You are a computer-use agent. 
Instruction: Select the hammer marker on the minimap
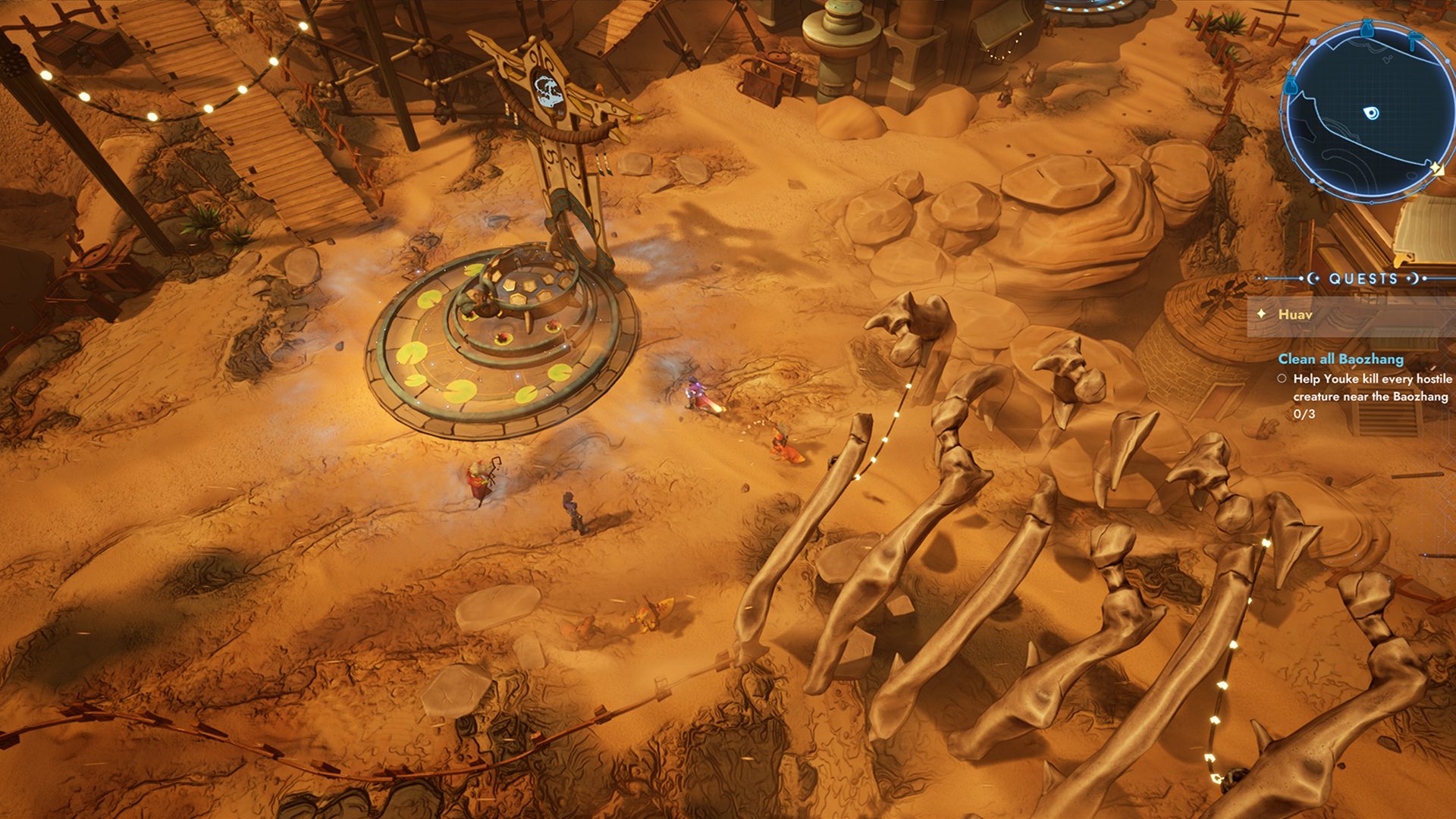pos(1414,39)
